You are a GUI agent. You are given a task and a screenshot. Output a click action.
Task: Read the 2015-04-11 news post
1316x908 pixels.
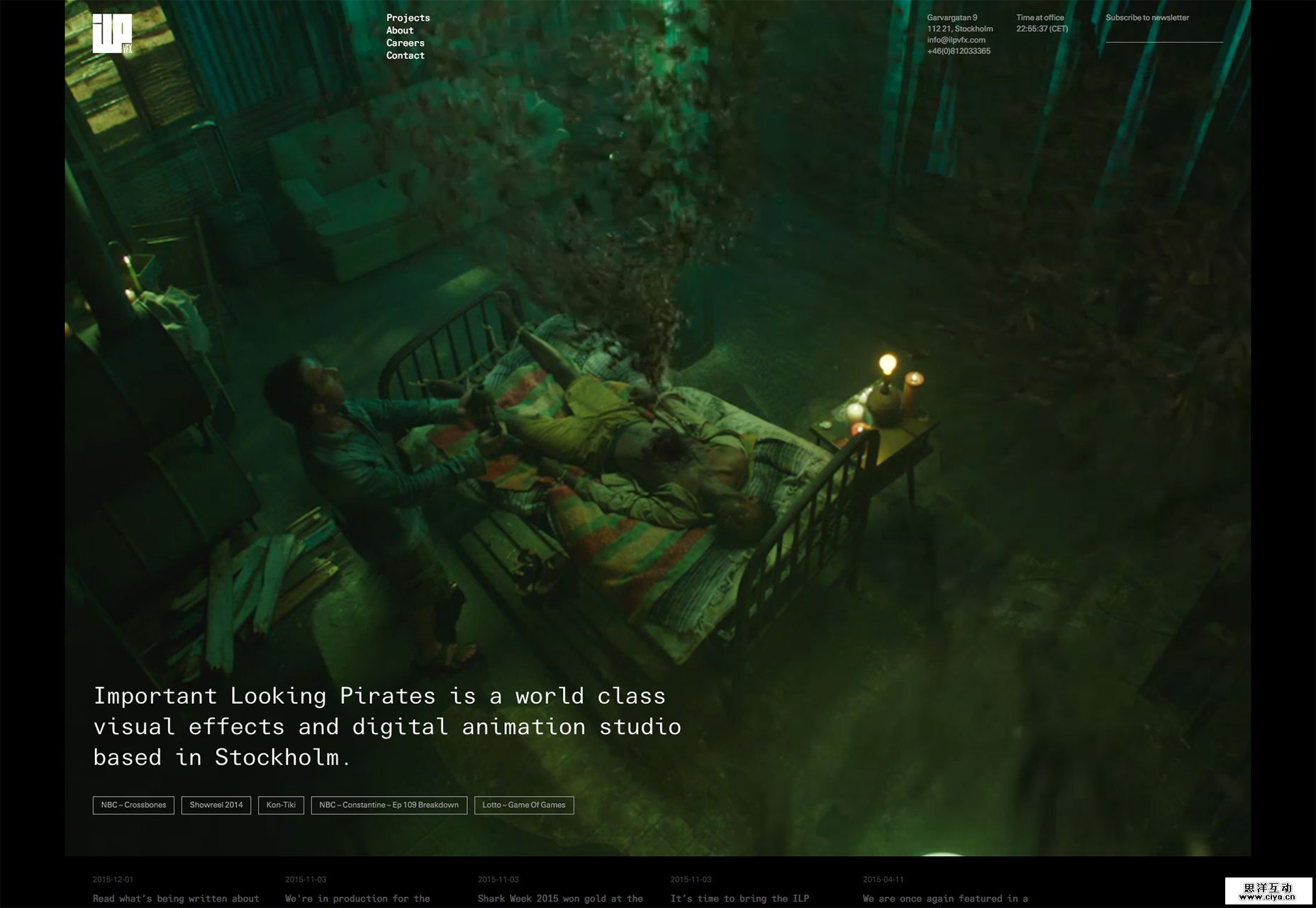(945, 898)
